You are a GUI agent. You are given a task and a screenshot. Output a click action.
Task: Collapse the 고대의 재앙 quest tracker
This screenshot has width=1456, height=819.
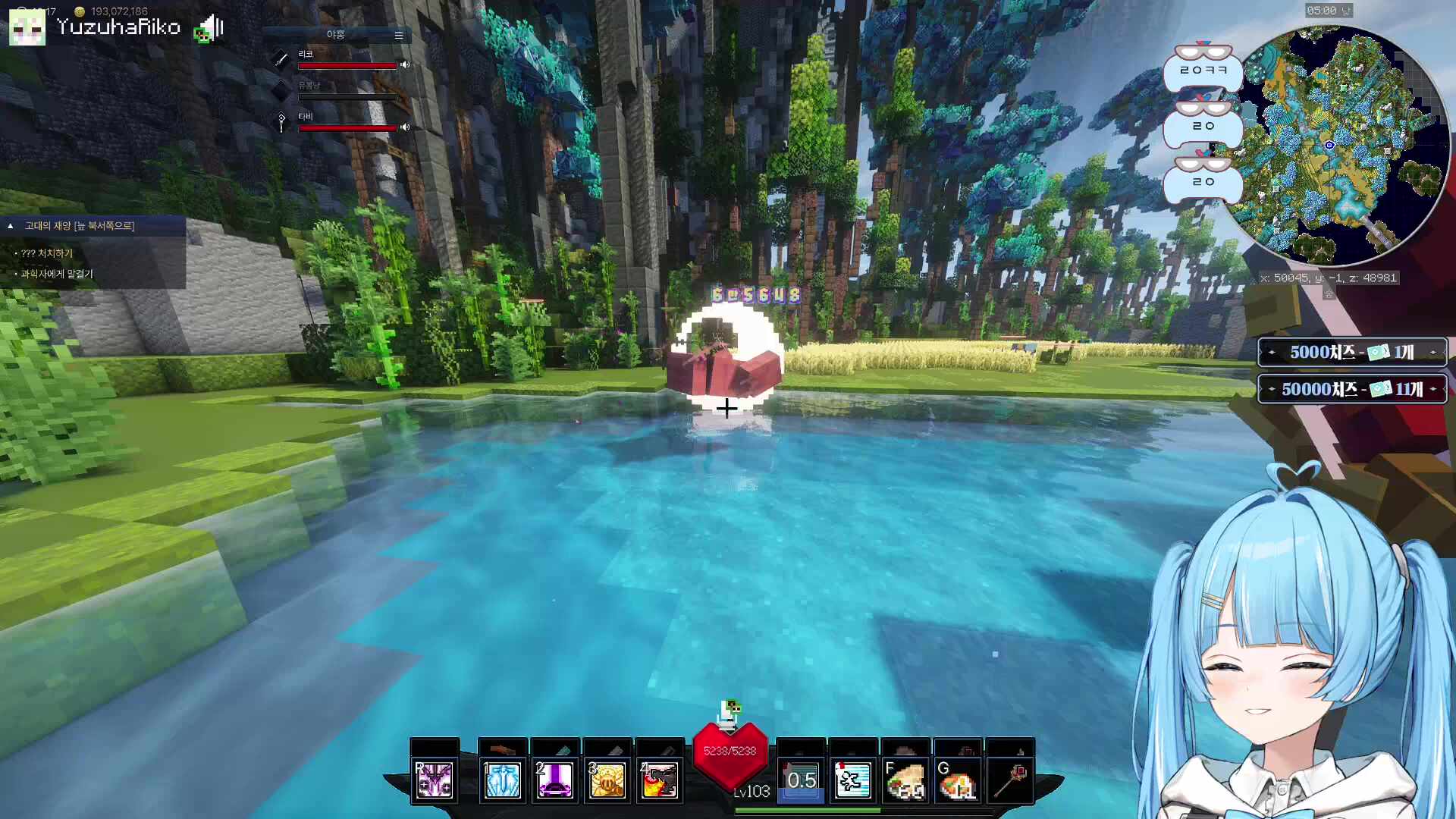click(x=11, y=226)
